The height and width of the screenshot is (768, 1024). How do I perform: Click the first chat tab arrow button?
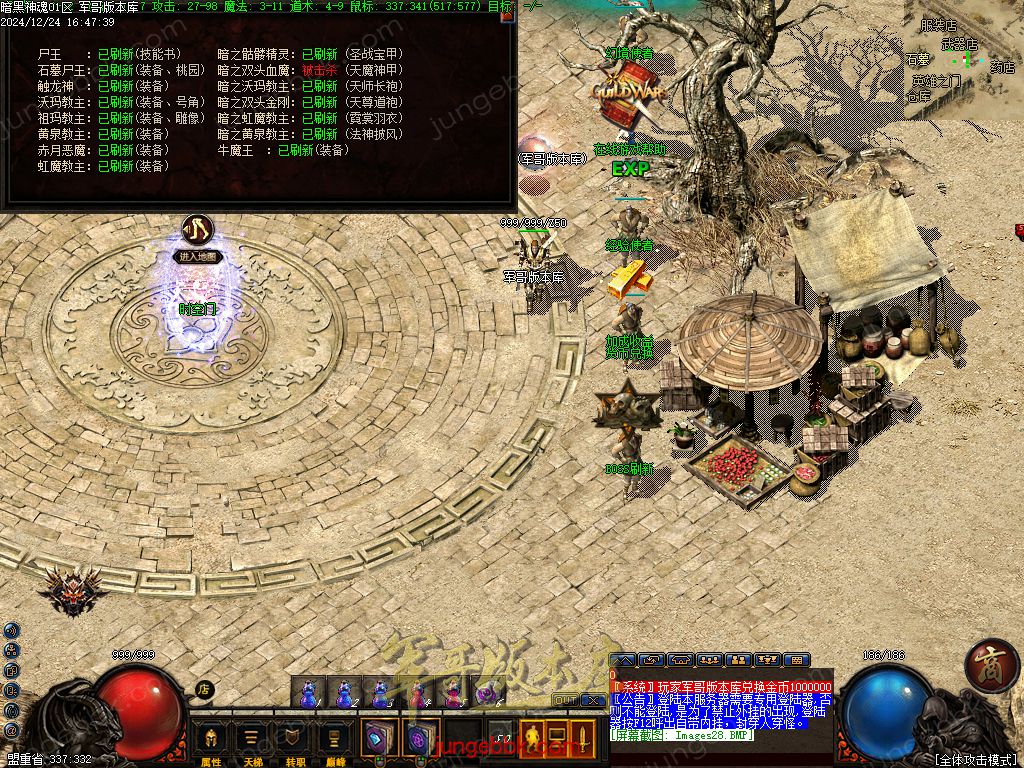tap(623, 660)
